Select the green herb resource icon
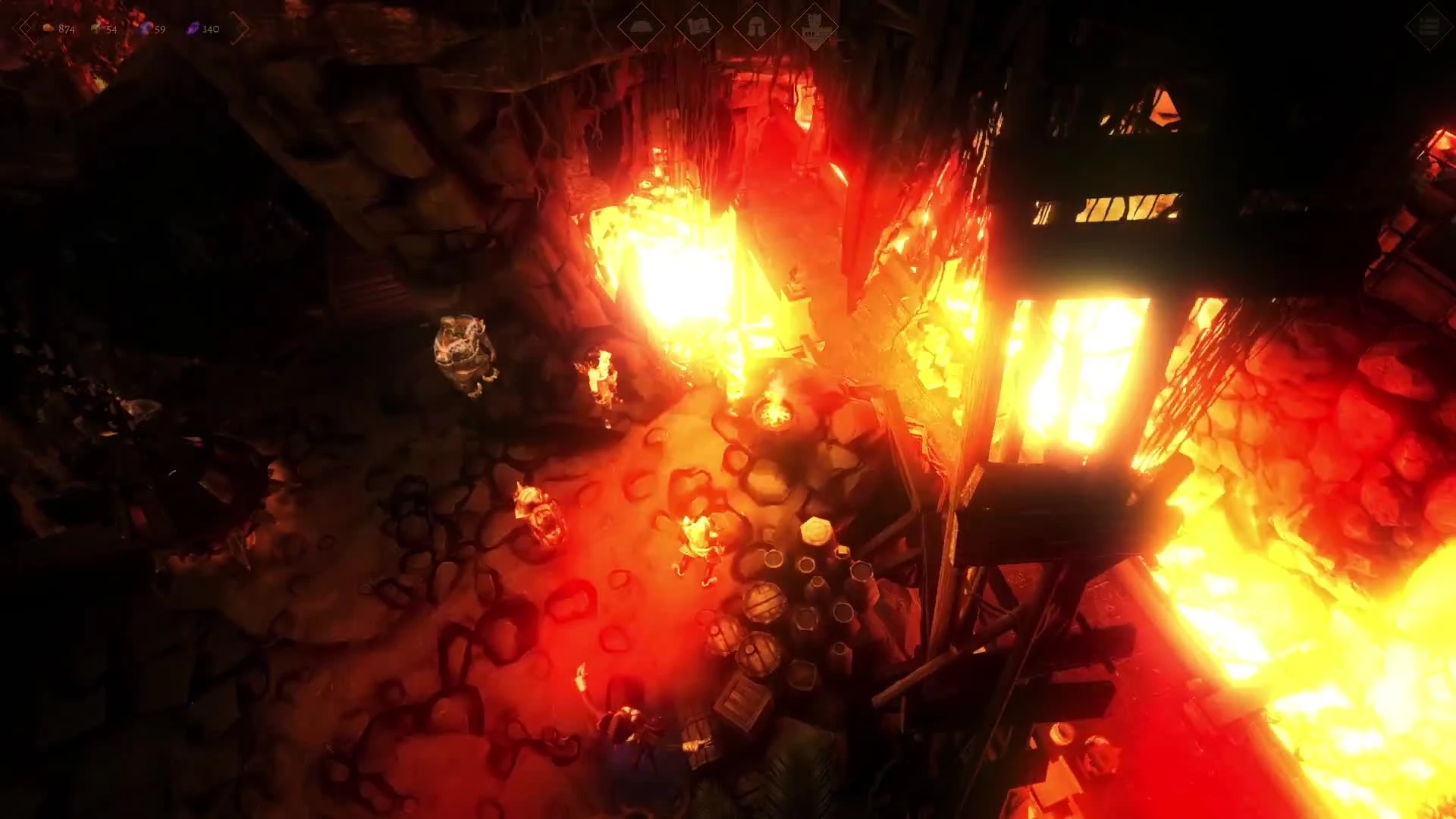The width and height of the screenshot is (1456, 819). tap(96, 28)
